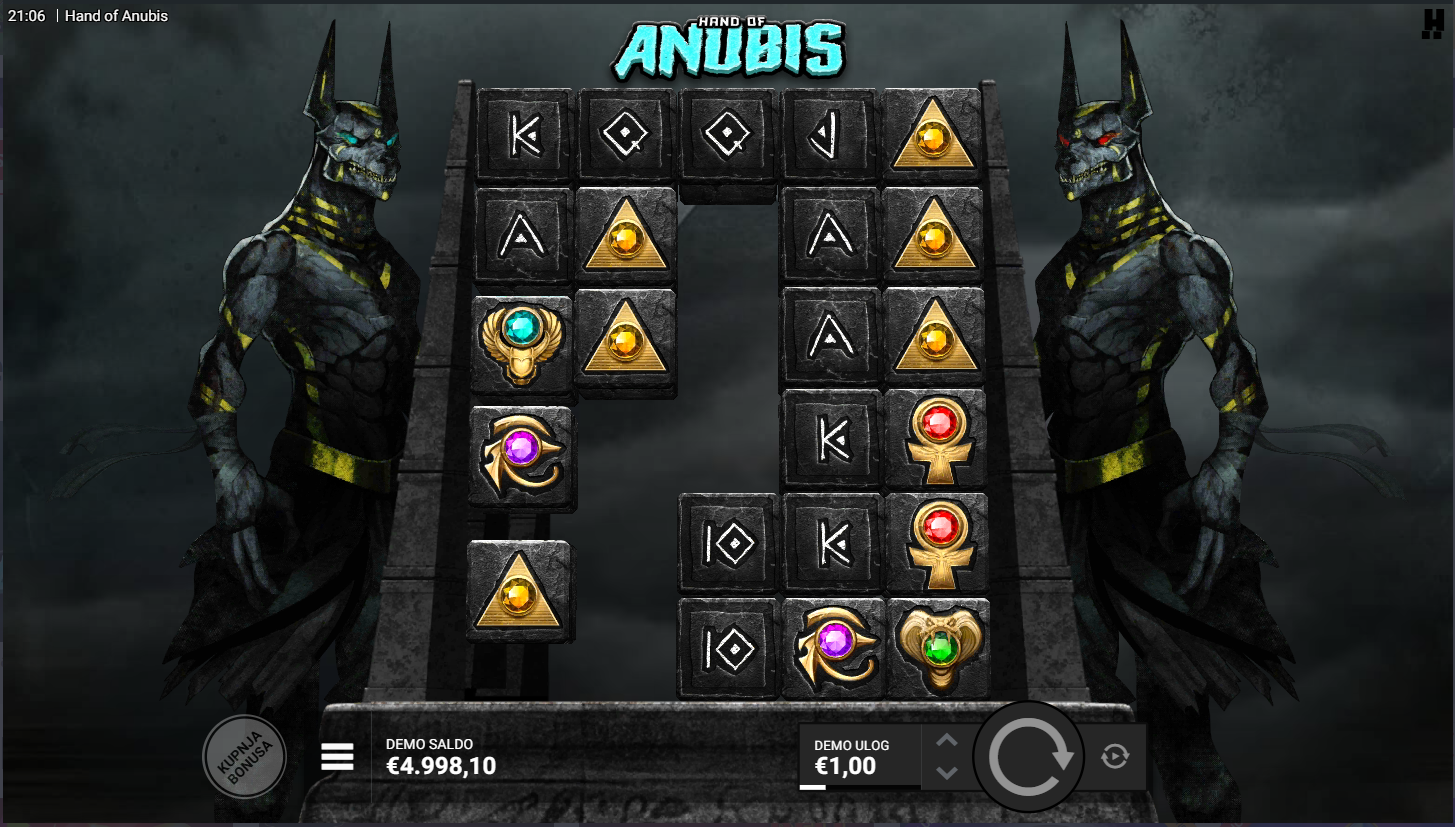Spin the reels with the circular arrow button
The image size is (1455, 827).
click(x=1029, y=756)
